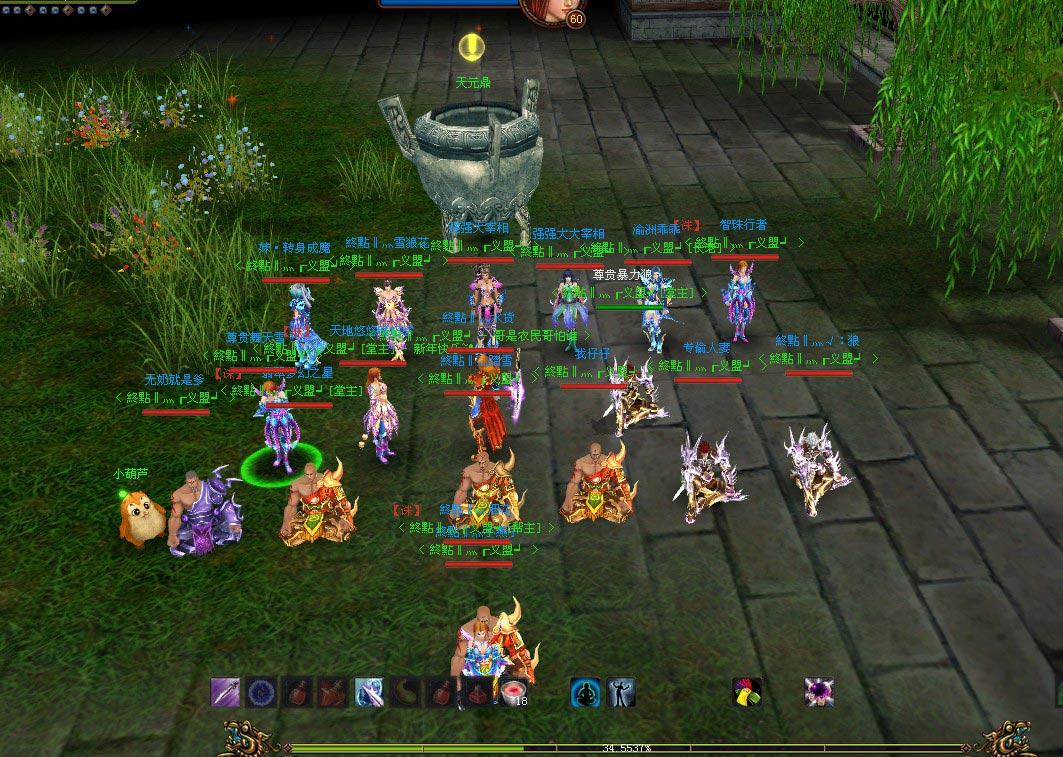Open the colorful parrot icon
The image size is (1063, 757).
(747, 692)
